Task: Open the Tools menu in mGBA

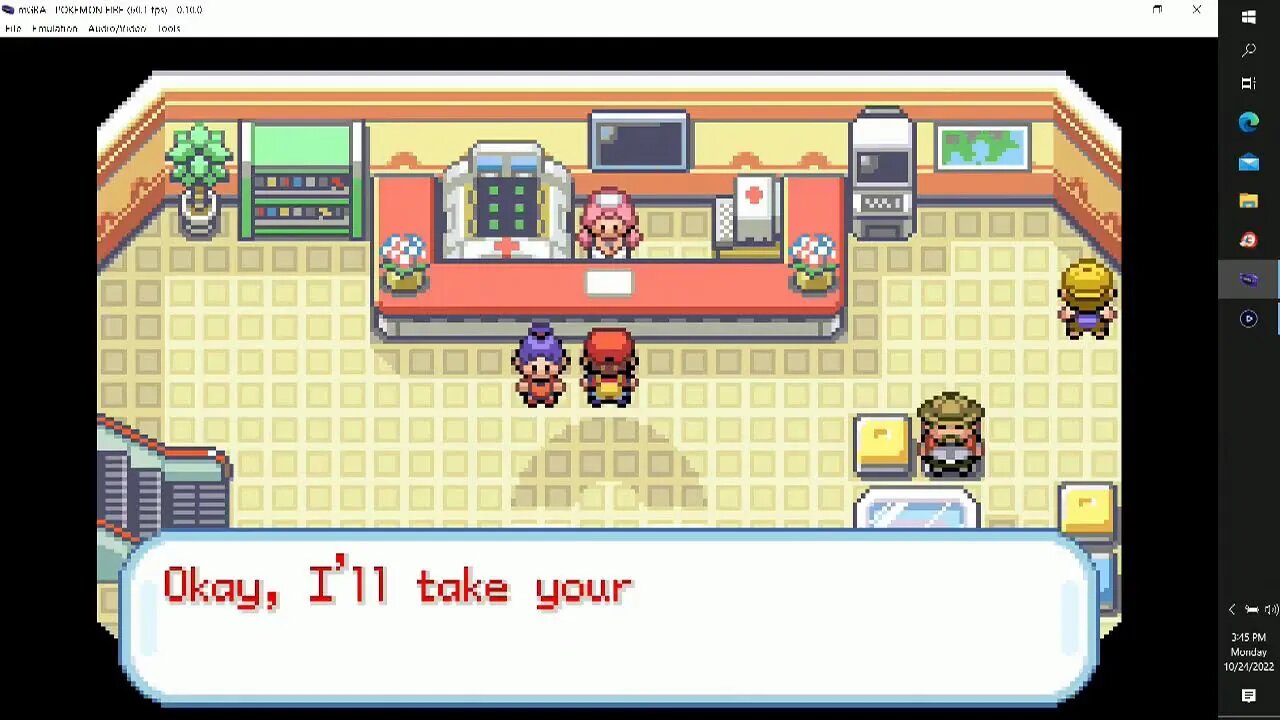Action: 168,28
